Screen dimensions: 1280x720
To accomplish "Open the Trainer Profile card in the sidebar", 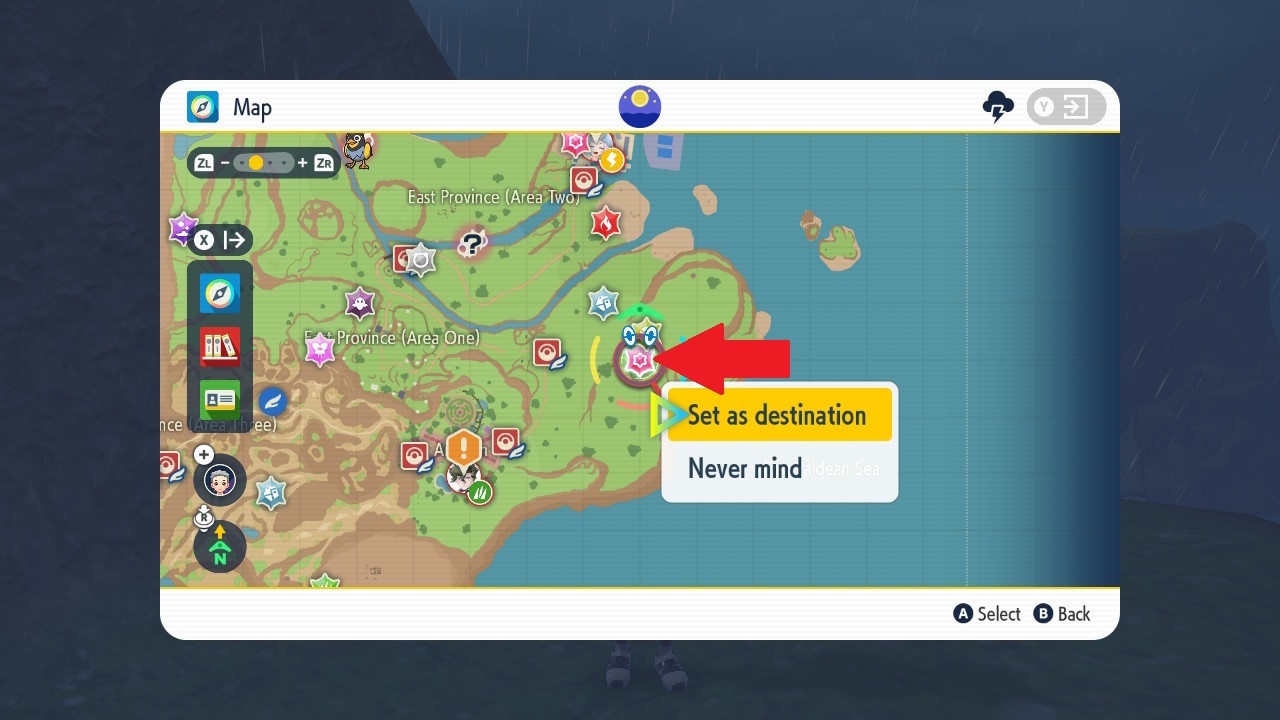I will (x=218, y=400).
